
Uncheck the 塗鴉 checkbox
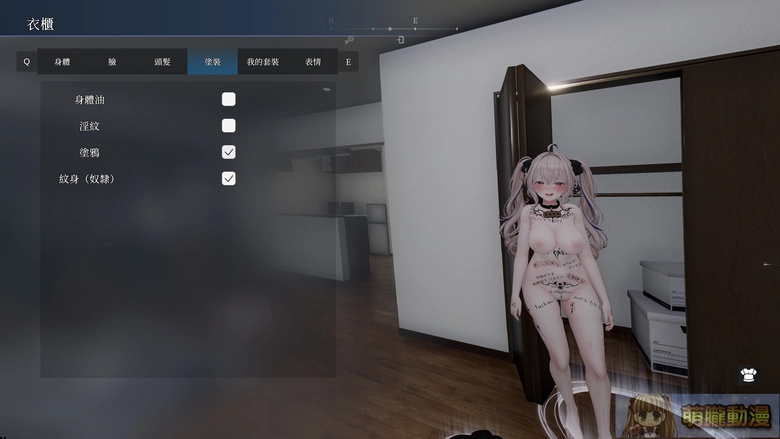point(229,152)
